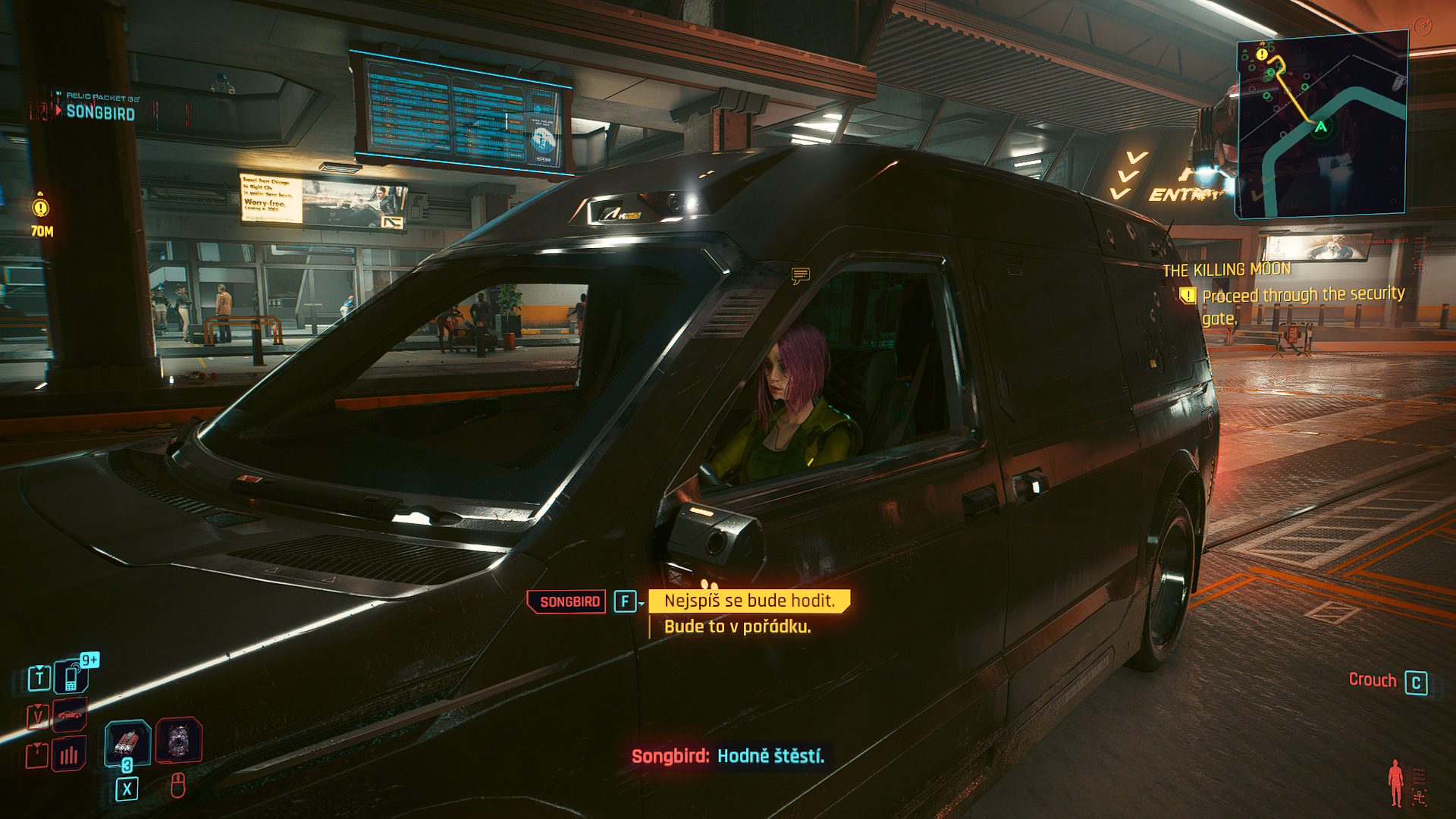Open the radio equalizer icon

click(x=69, y=755)
